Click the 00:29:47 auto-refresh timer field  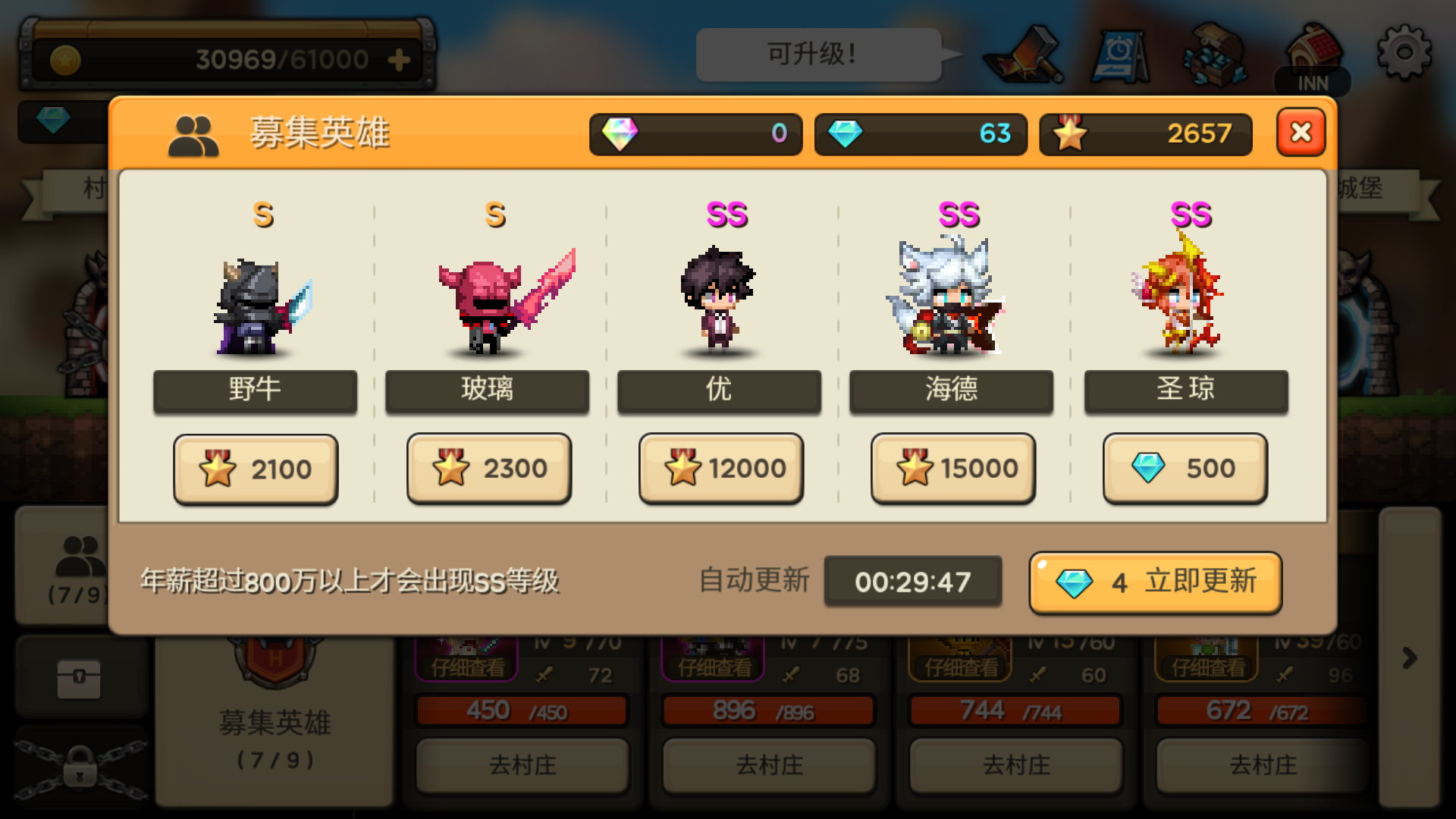point(913,581)
